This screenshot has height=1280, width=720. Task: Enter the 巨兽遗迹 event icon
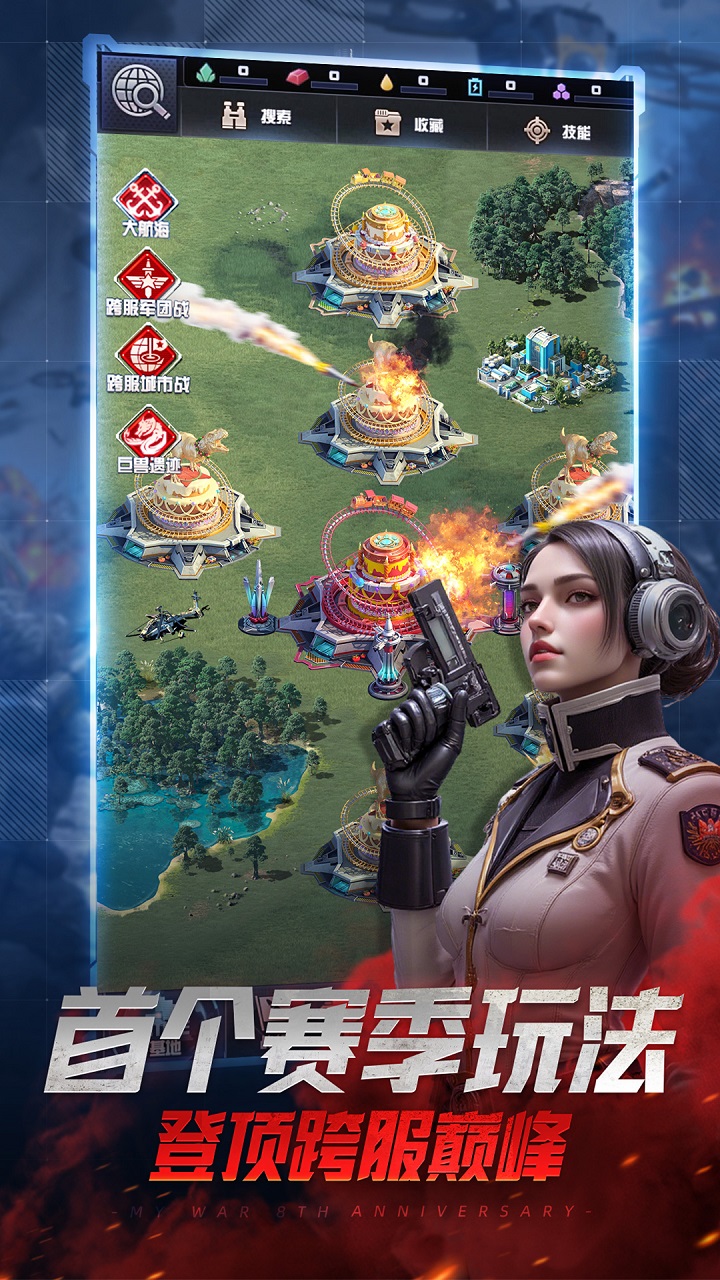147,438
